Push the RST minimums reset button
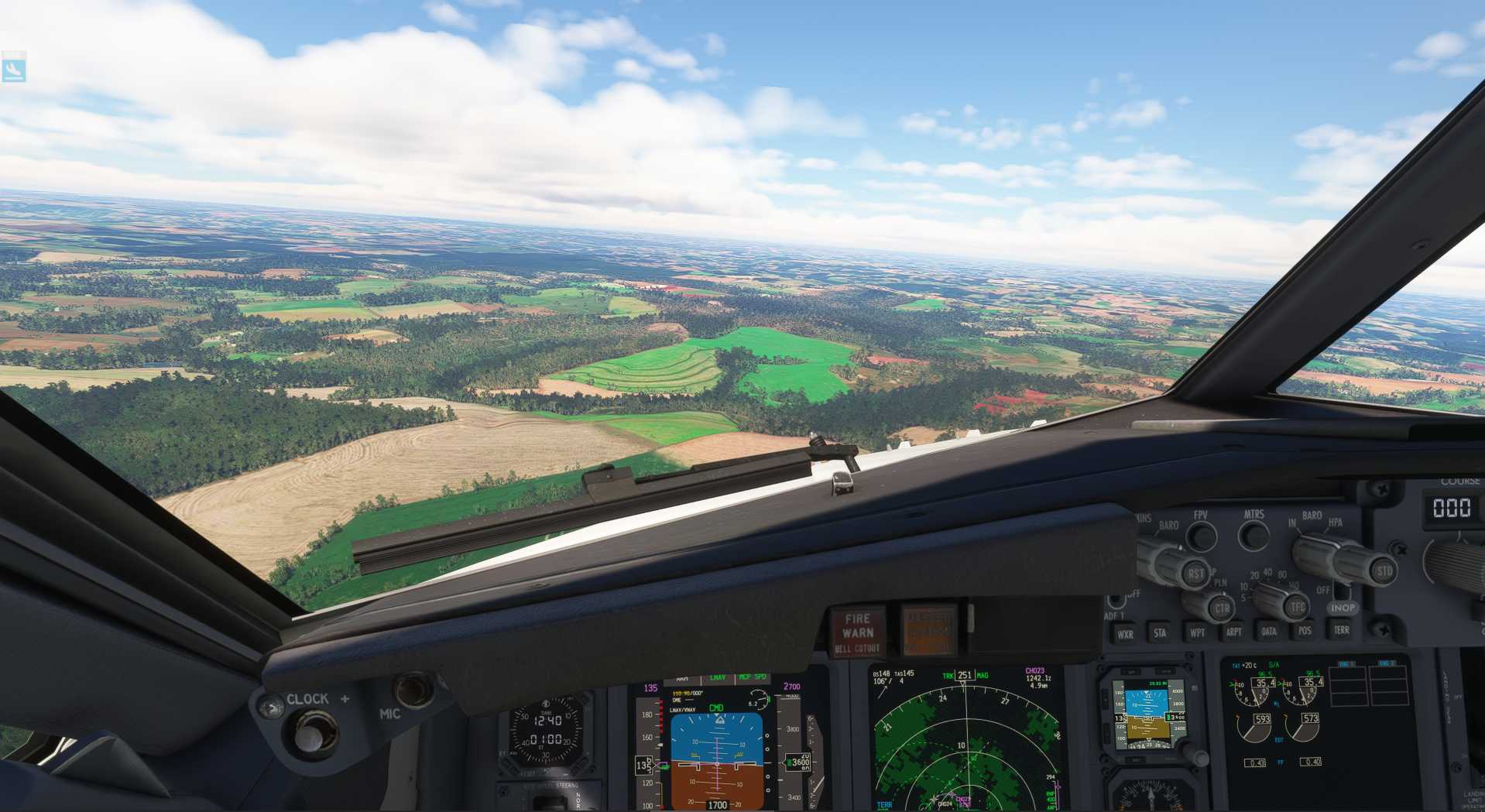1485x812 pixels. (x=1196, y=574)
